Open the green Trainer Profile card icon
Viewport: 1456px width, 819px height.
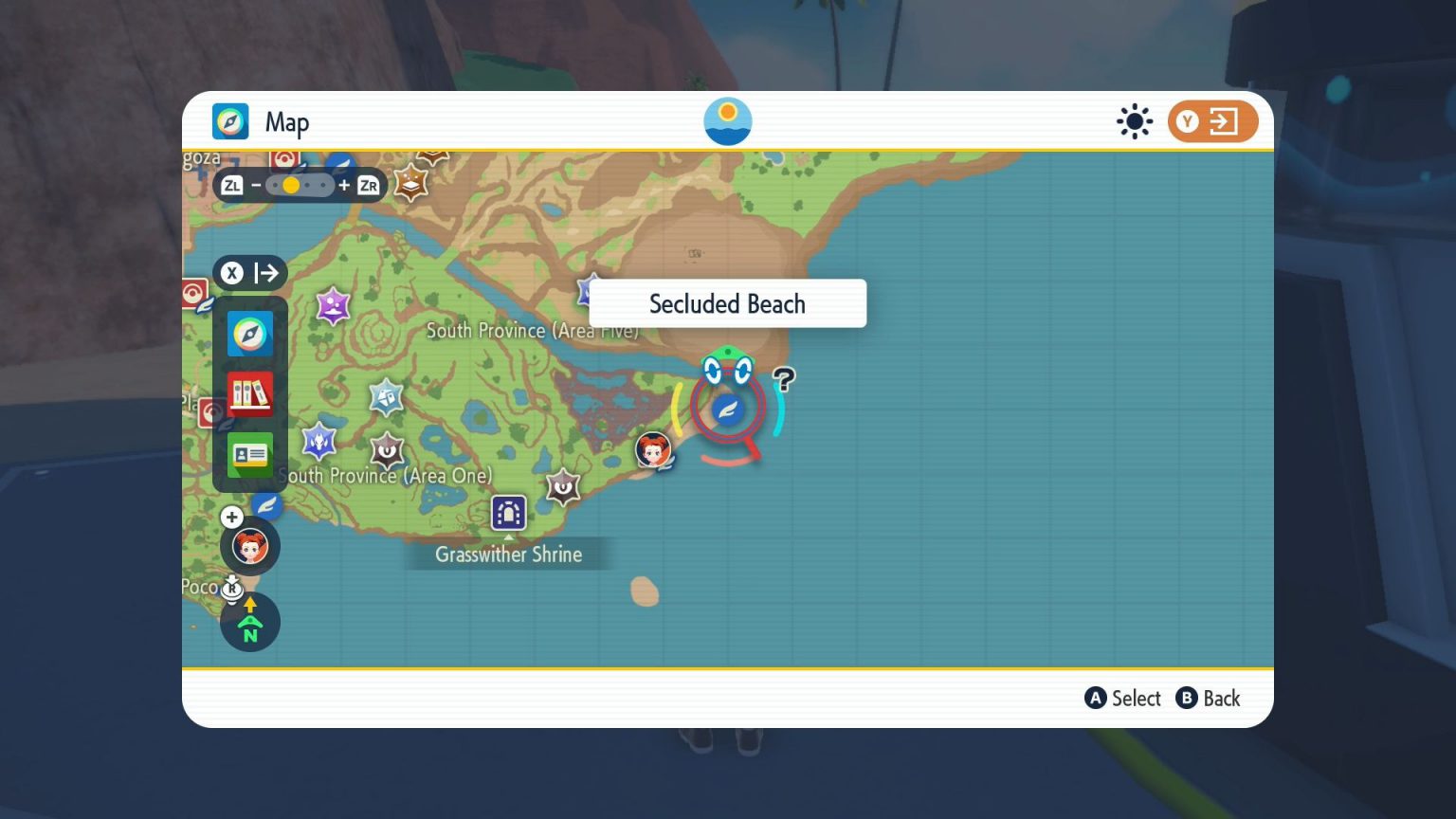(x=250, y=455)
